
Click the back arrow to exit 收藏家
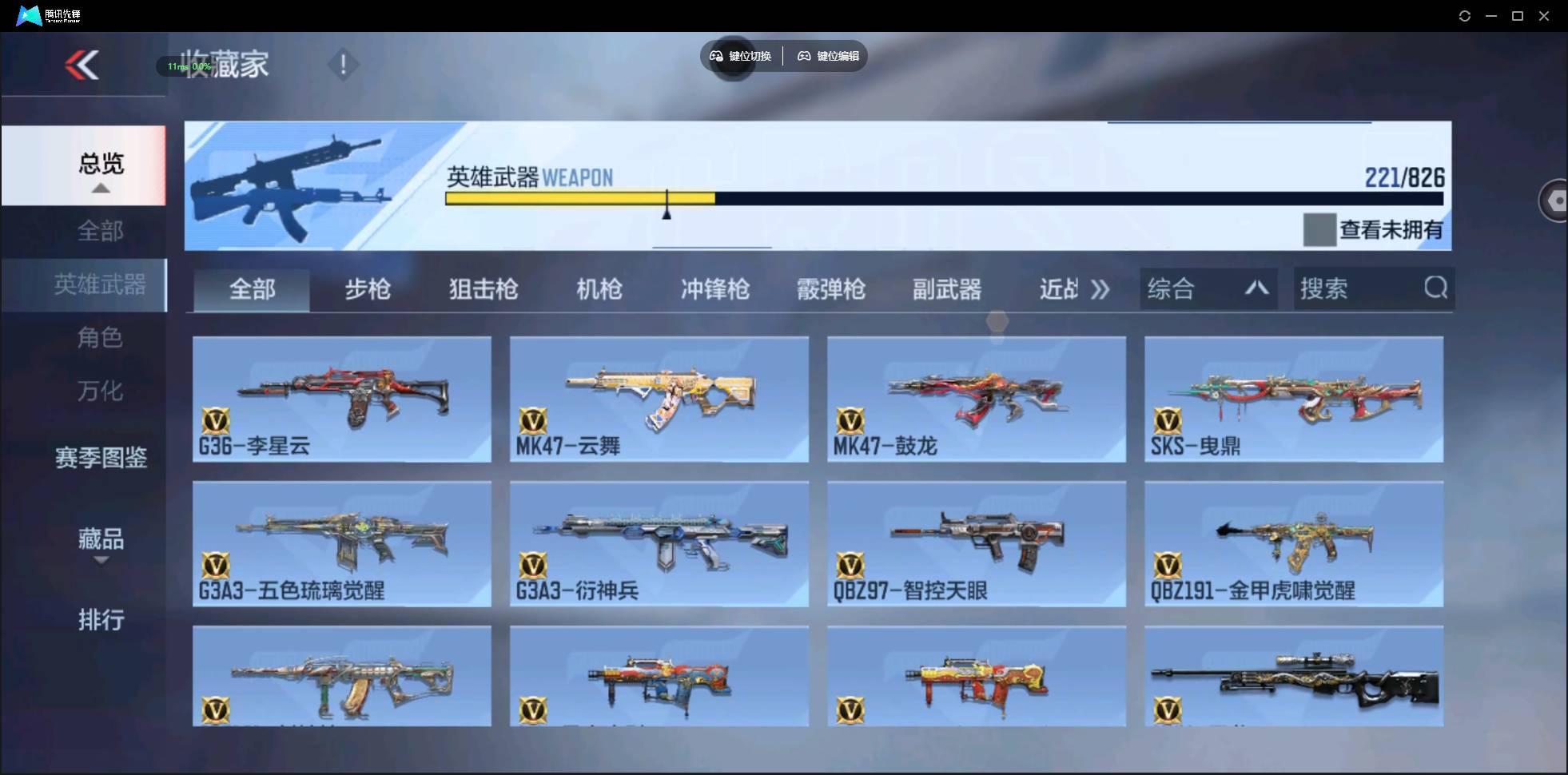pos(82,65)
